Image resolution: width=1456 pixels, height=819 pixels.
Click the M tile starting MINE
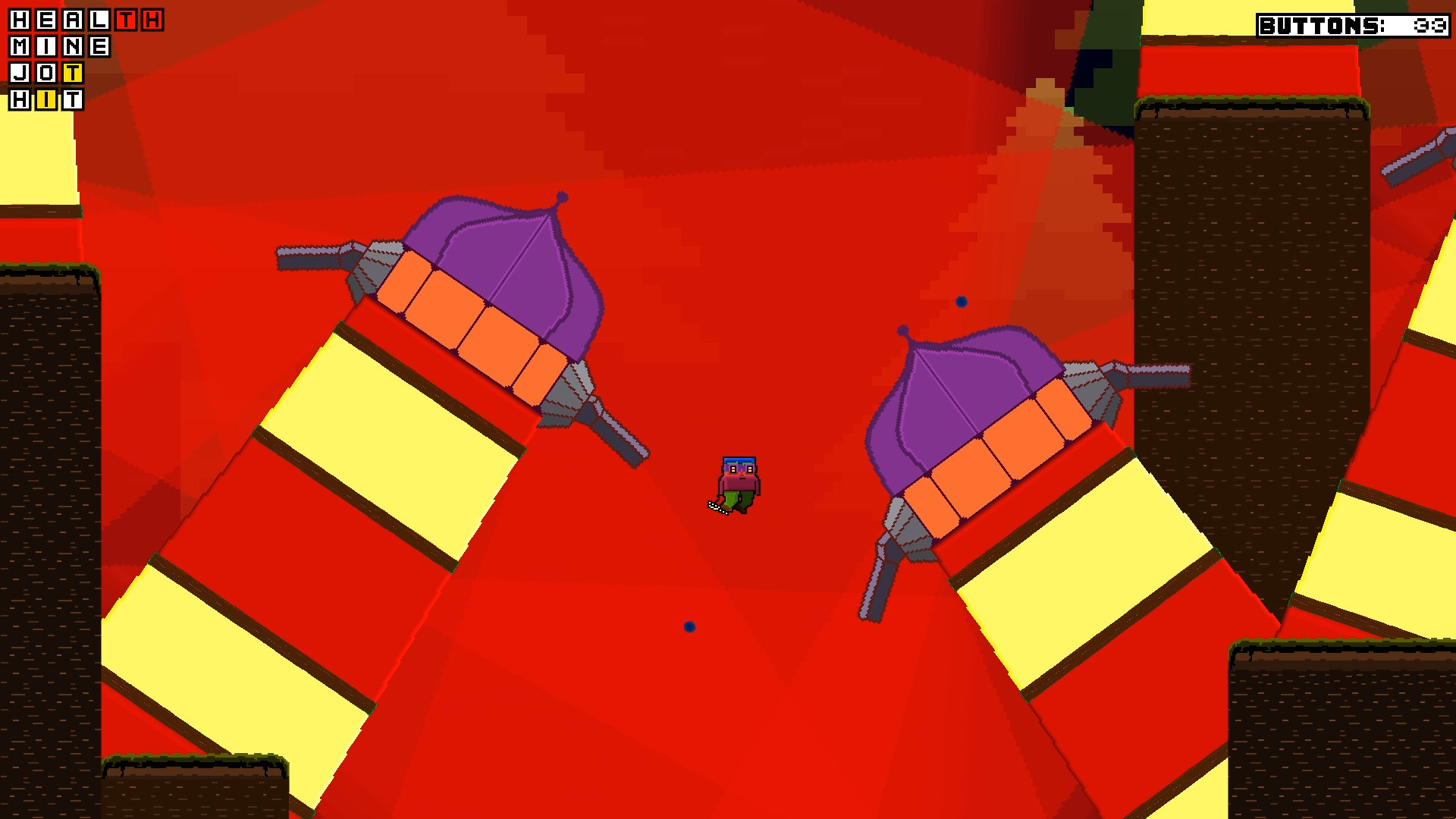tap(19, 47)
